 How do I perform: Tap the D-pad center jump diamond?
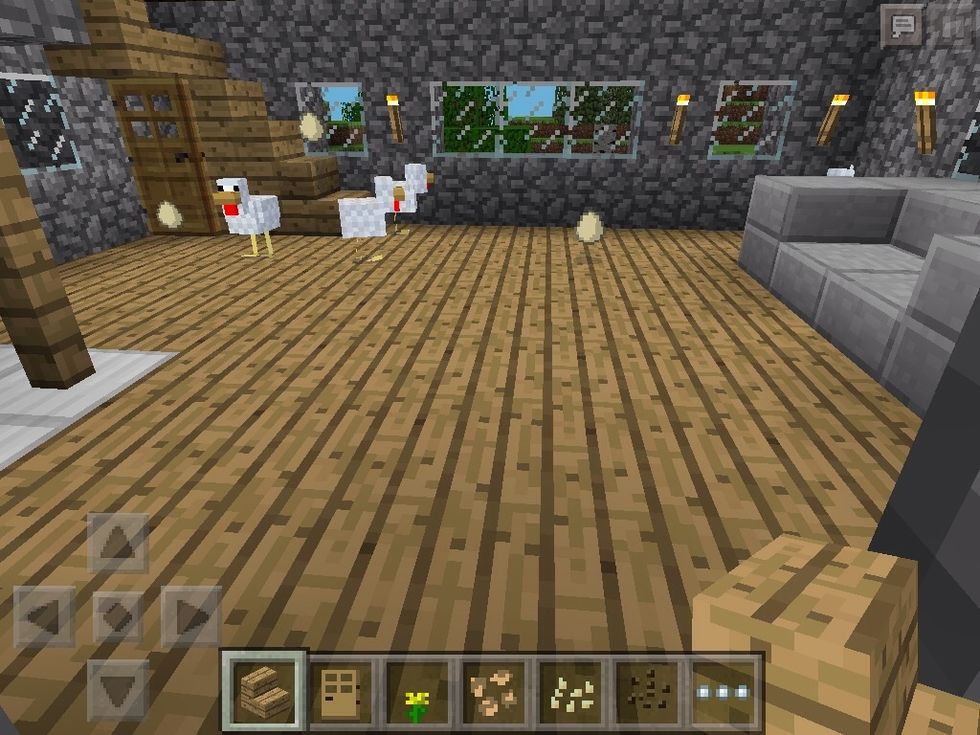118,616
